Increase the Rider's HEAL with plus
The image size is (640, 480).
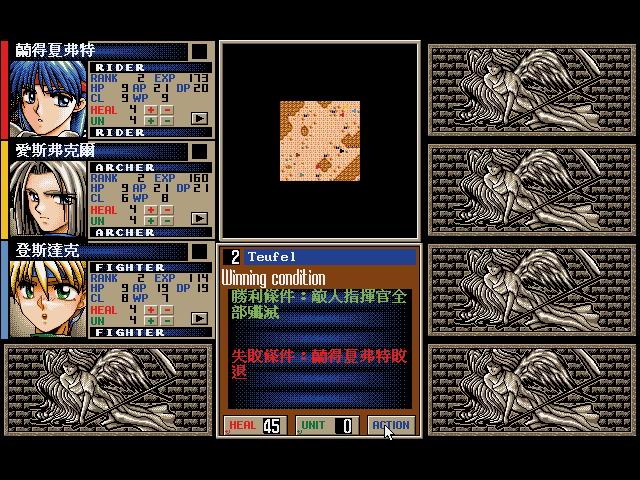coord(151,110)
